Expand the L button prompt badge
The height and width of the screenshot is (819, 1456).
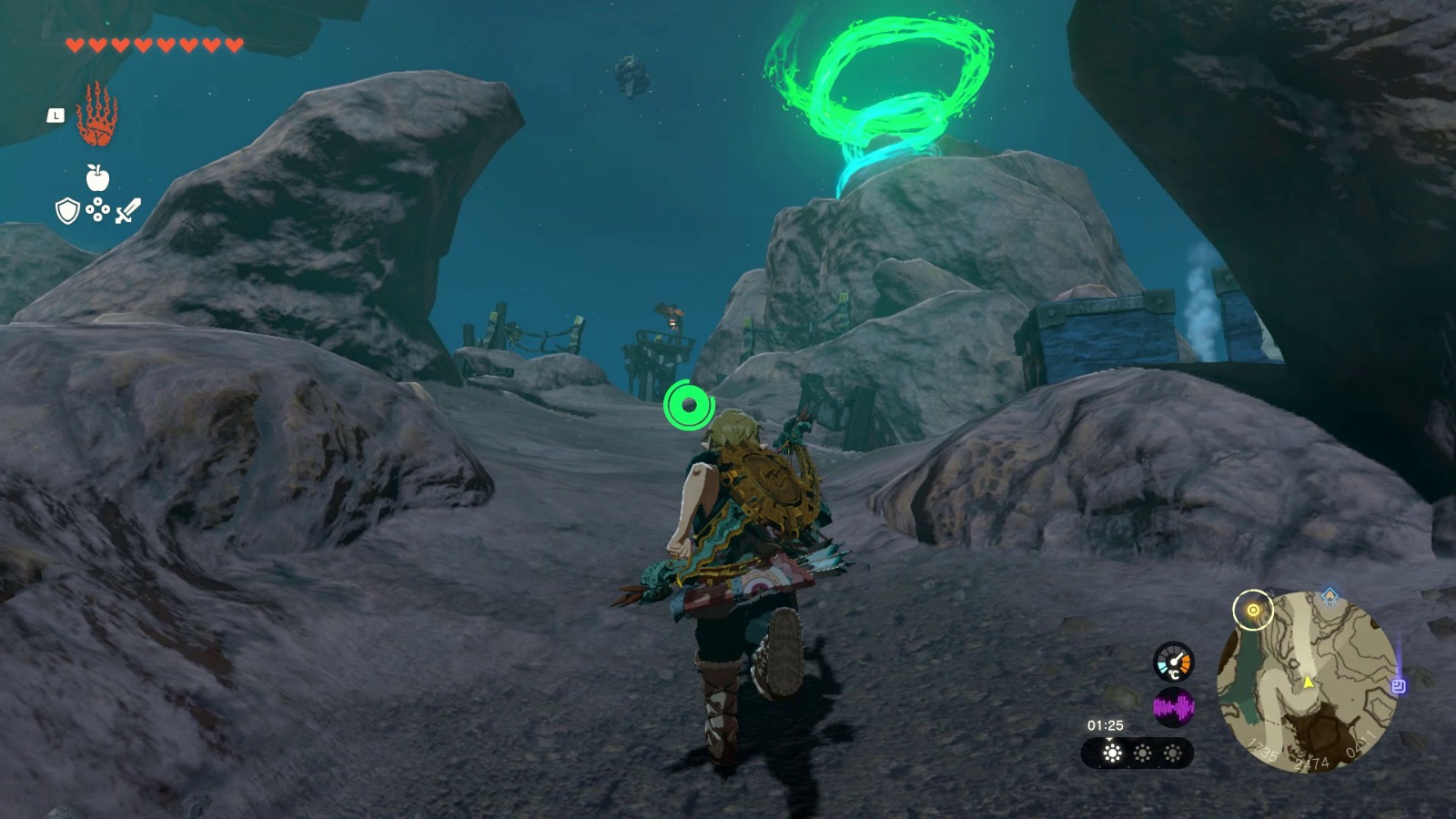pos(56,116)
